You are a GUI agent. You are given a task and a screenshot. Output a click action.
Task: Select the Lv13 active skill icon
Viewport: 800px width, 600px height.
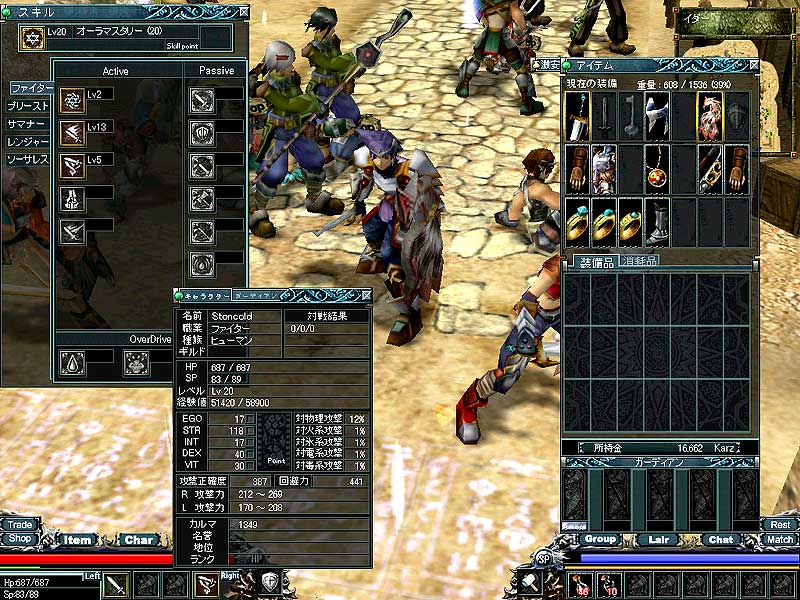click(72, 132)
